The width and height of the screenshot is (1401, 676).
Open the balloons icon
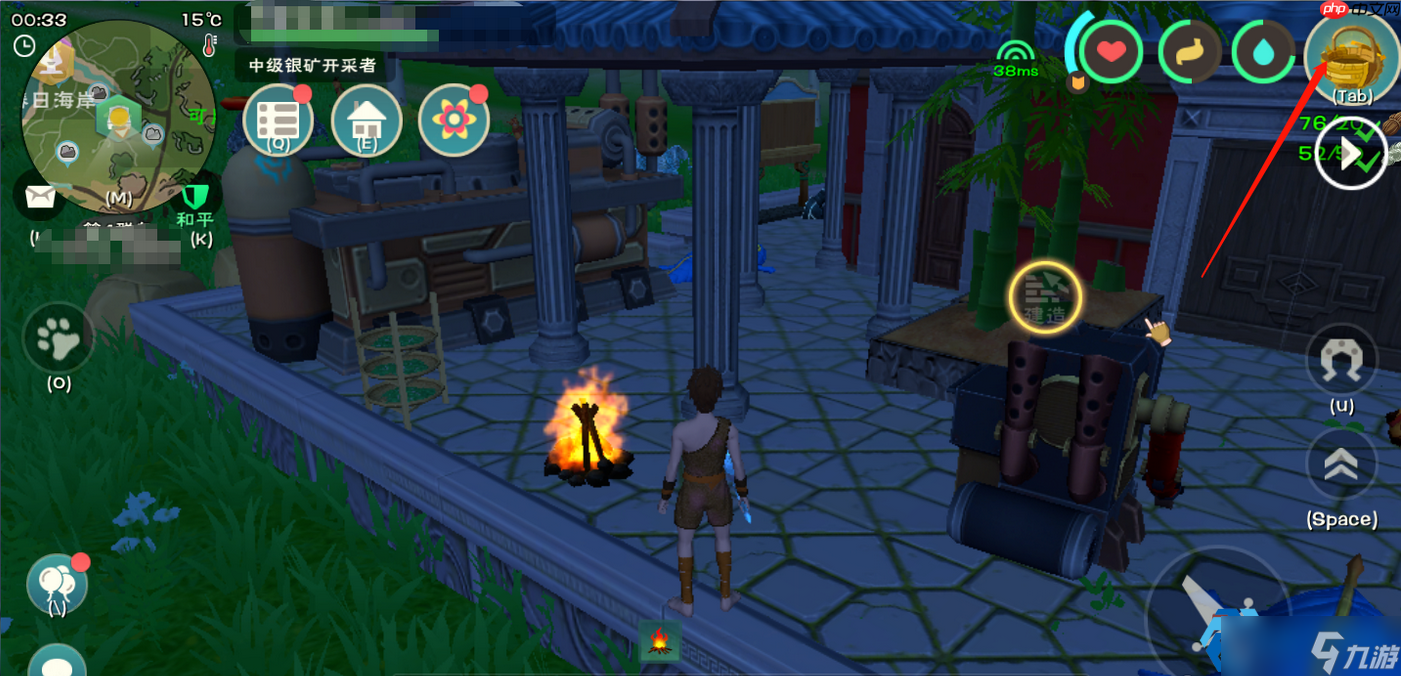point(56,583)
